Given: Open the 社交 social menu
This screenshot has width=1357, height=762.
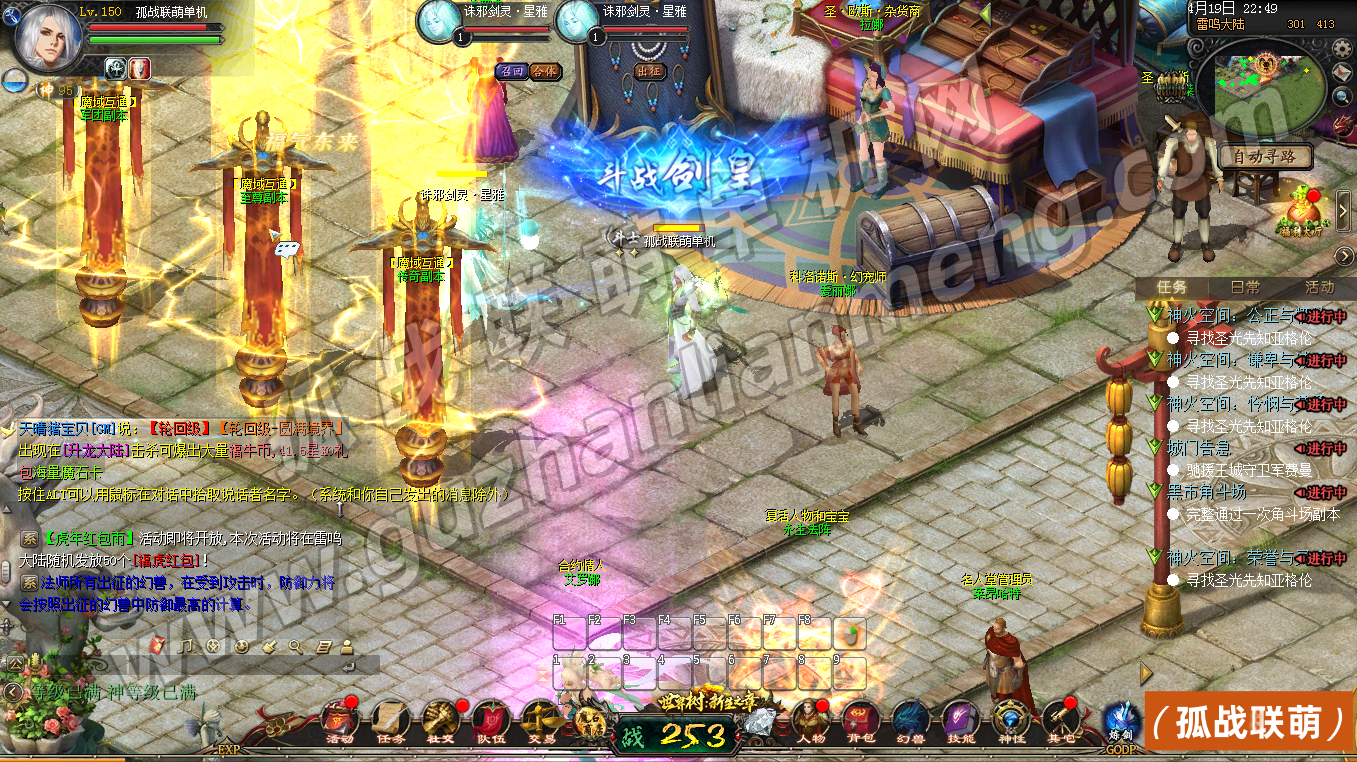Looking at the screenshot, I should 441,718.
